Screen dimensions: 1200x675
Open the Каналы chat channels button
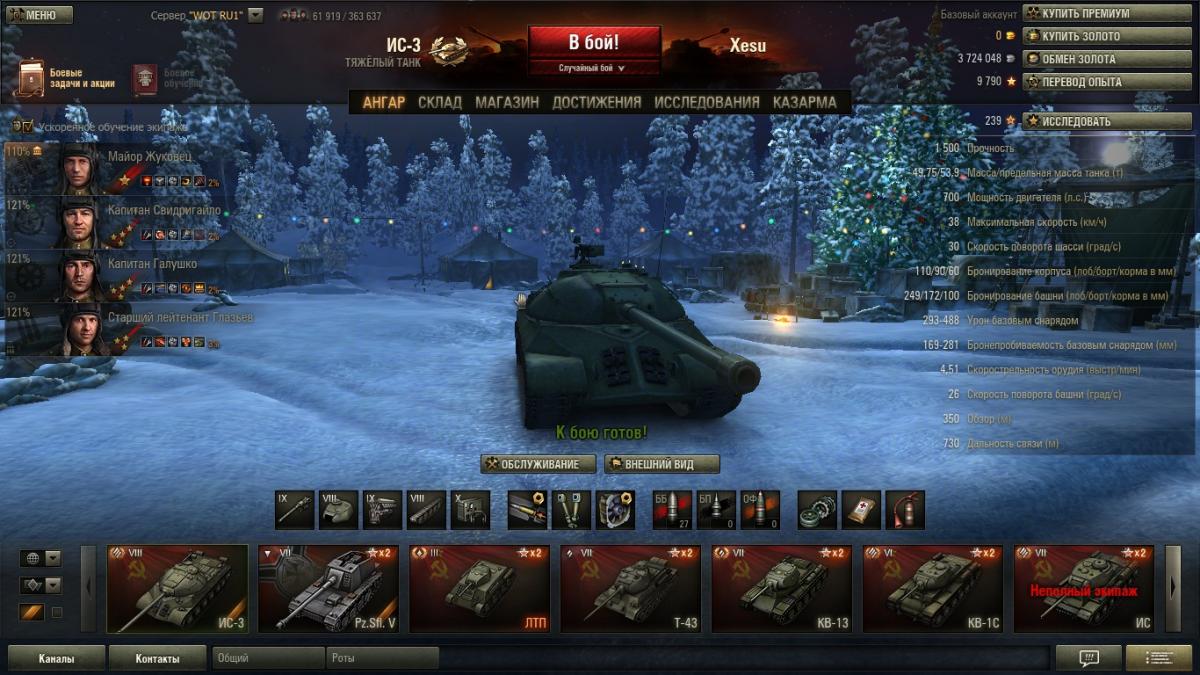(56, 659)
